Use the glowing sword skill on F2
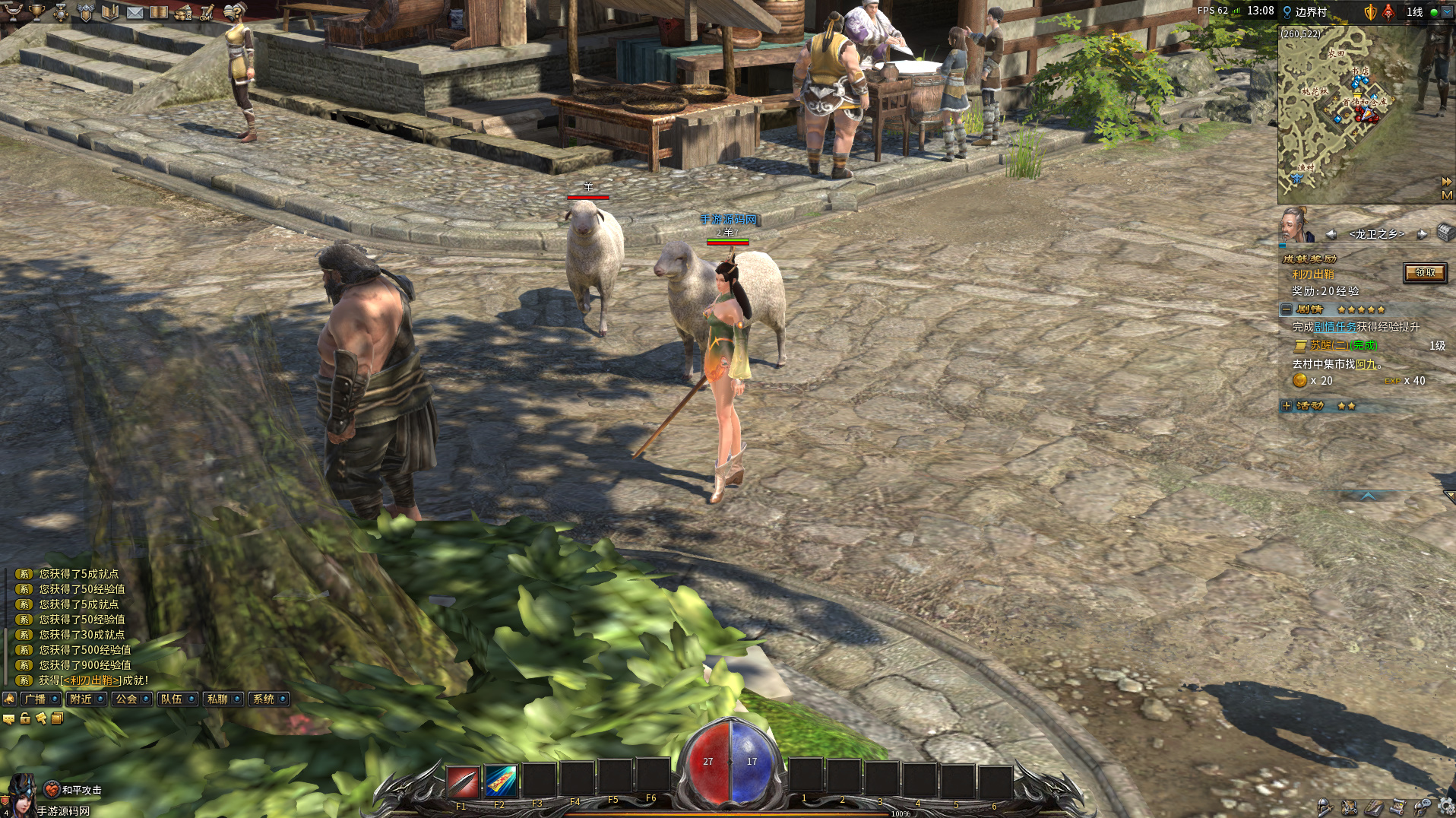1456x818 pixels. (500, 781)
